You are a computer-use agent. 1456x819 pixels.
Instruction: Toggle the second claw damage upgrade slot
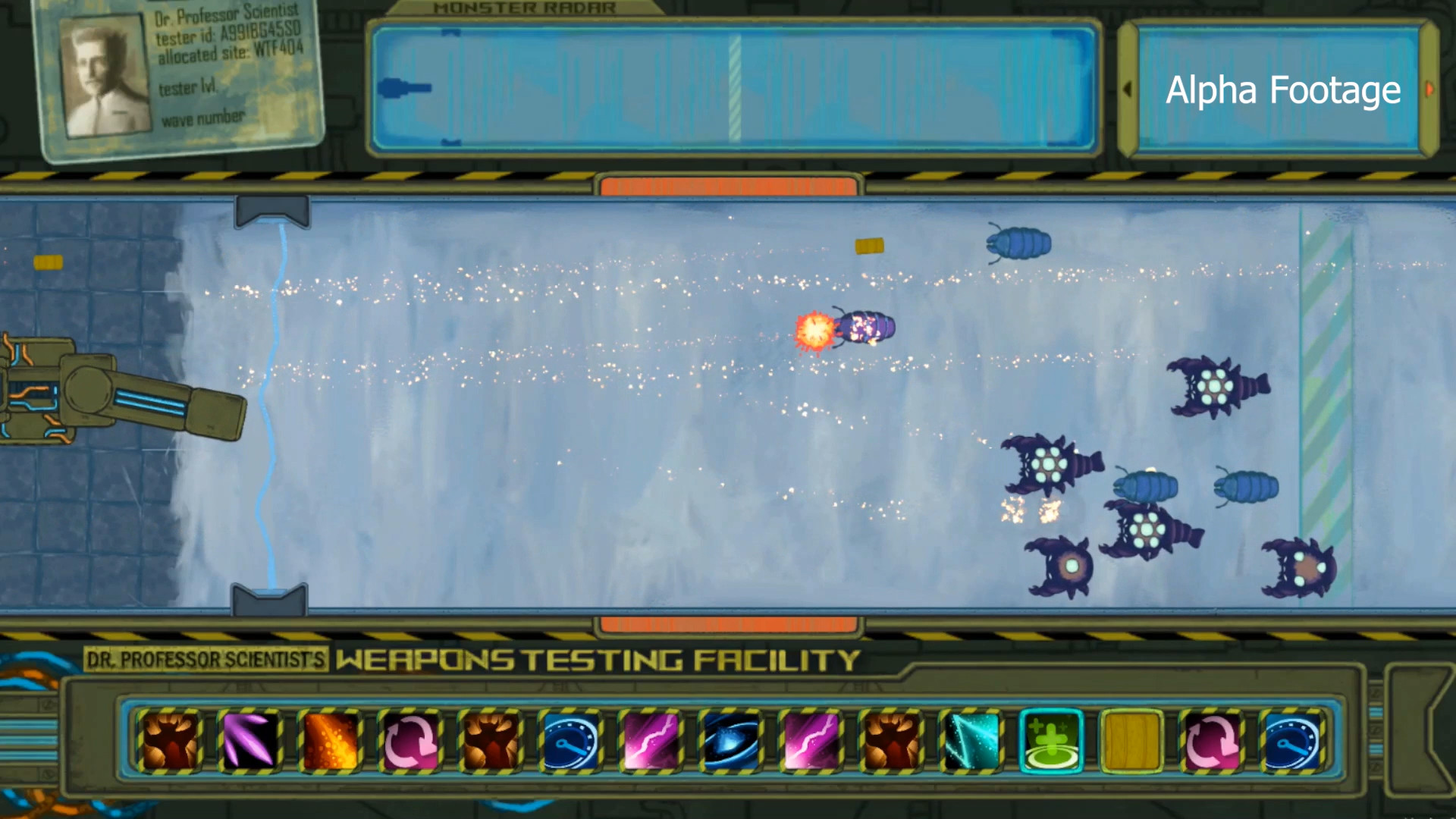click(x=491, y=739)
